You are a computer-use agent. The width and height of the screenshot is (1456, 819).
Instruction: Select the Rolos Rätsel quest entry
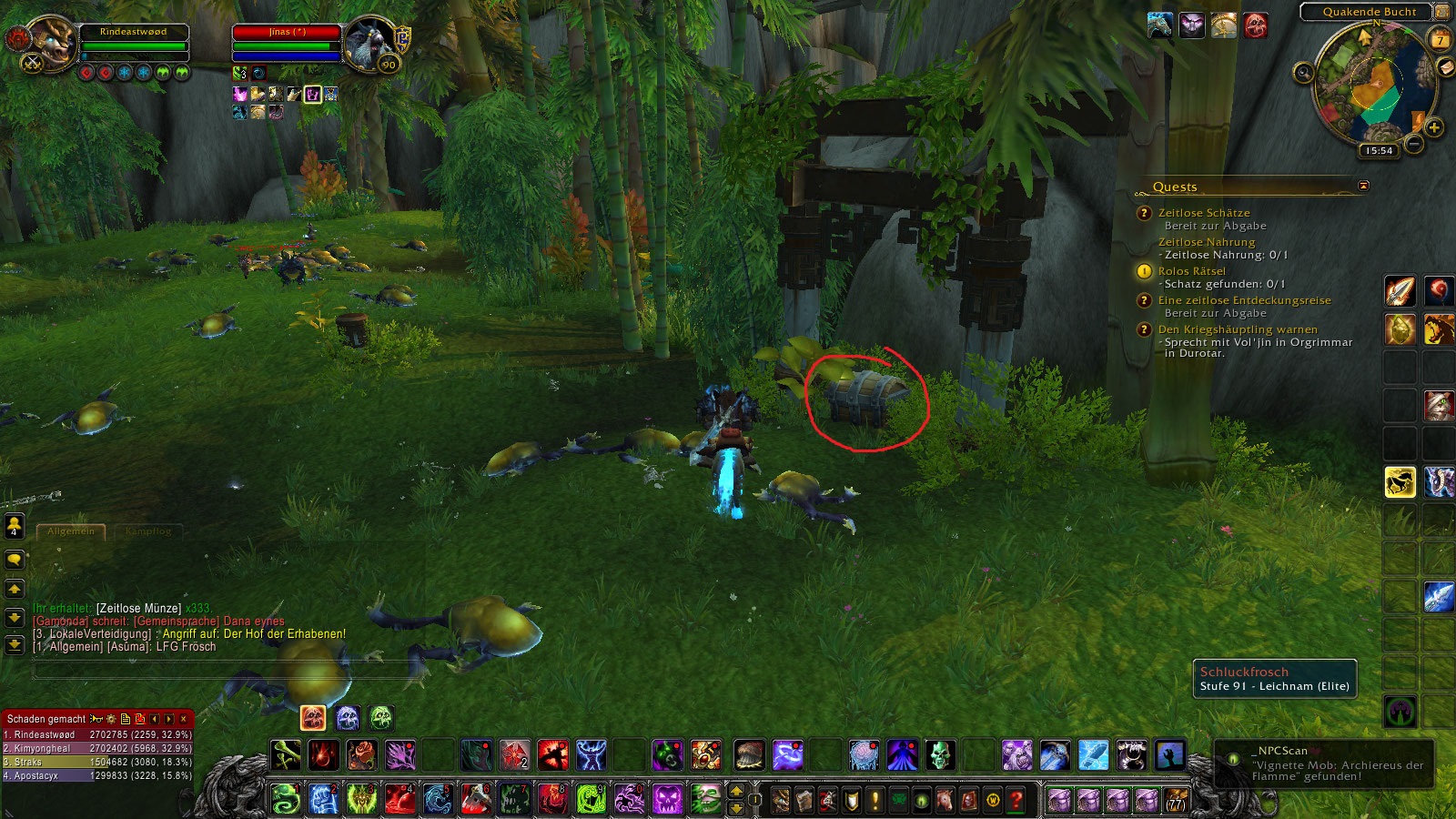(x=1191, y=271)
